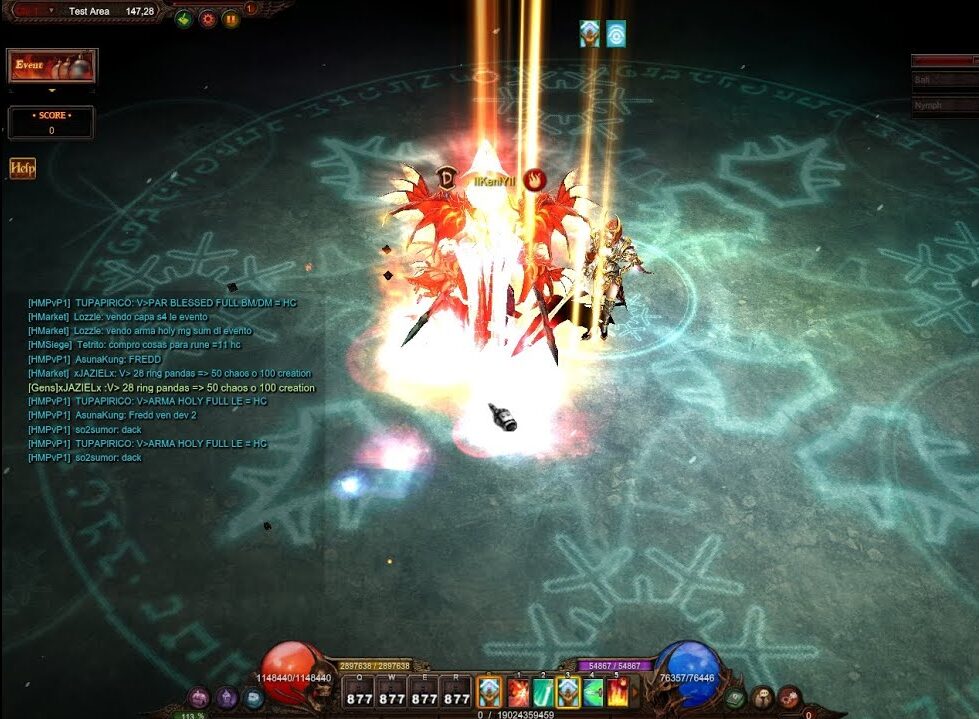The width and height of the screenshot is (979, 719).
Task: Expand the arrow below the Event banner
Action: click(52, 90)
